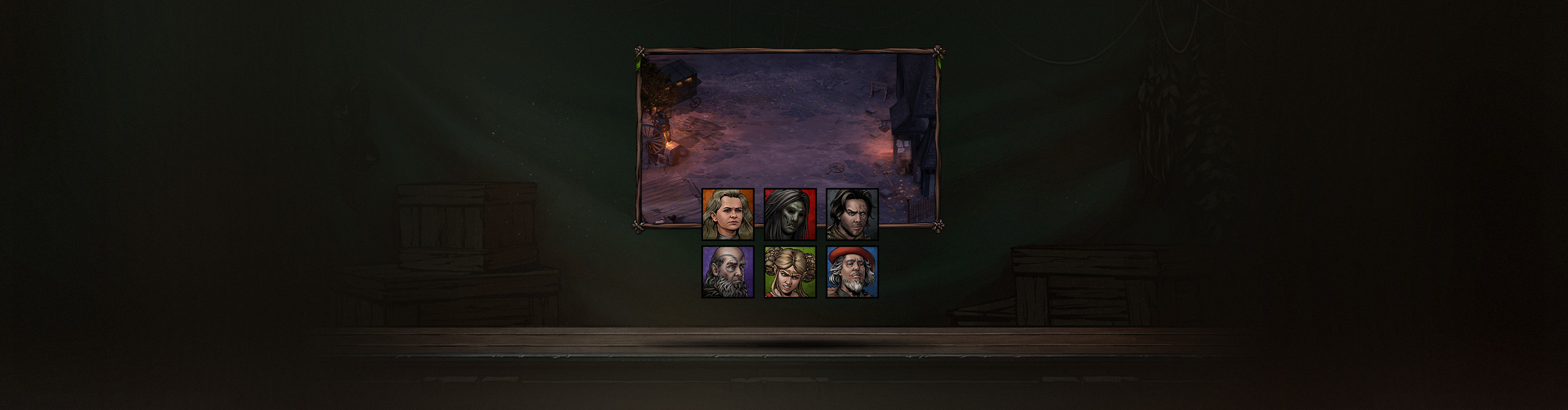Select the bald bearded man on purple
Image resolution: width=1568 pixels, height=410 pixels.
point(728,272)
